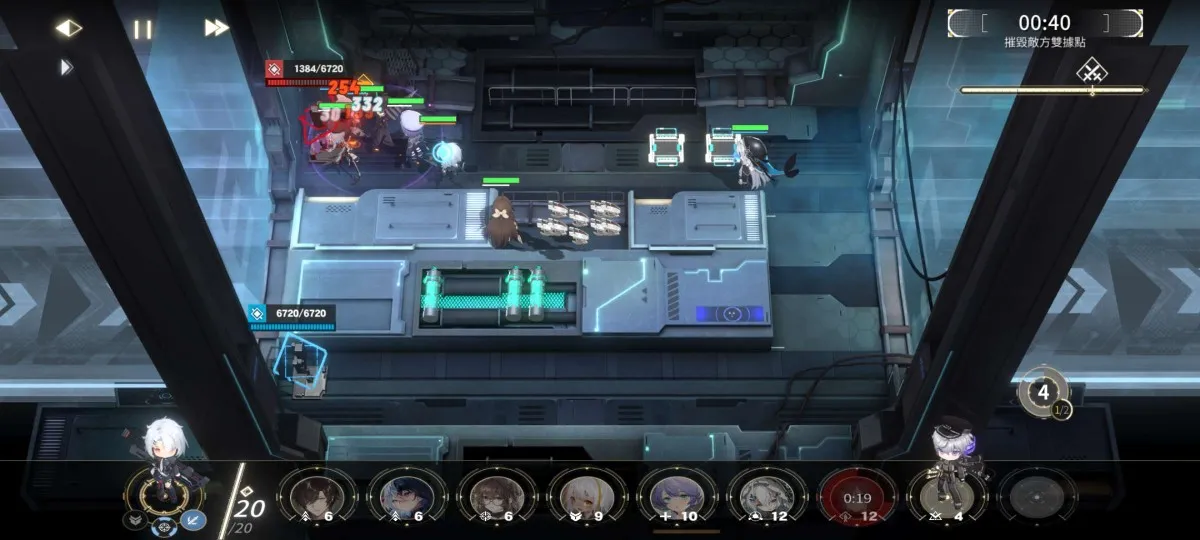Expand the small side arrow panel
Image resolution: width=1200 pixels, height=540 pixels.
(66, 67)
